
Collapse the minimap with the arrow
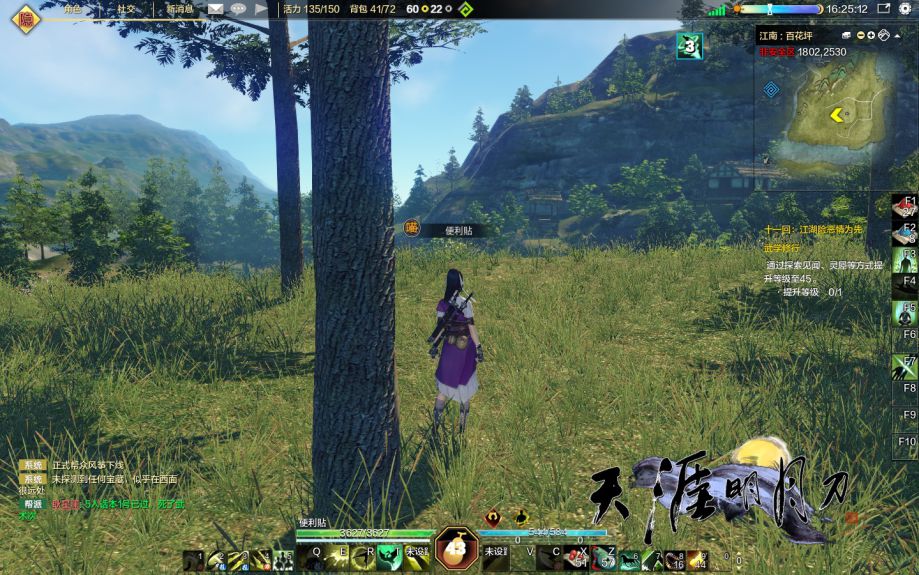pyautogui.click(x=895, y=35)
